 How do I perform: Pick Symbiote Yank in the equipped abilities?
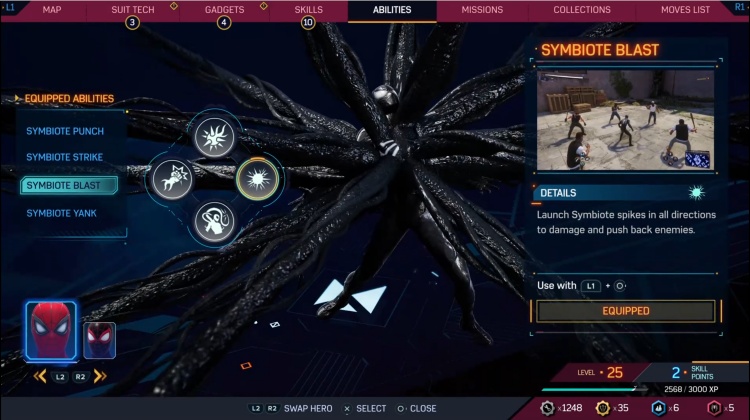tap(61, 213)
